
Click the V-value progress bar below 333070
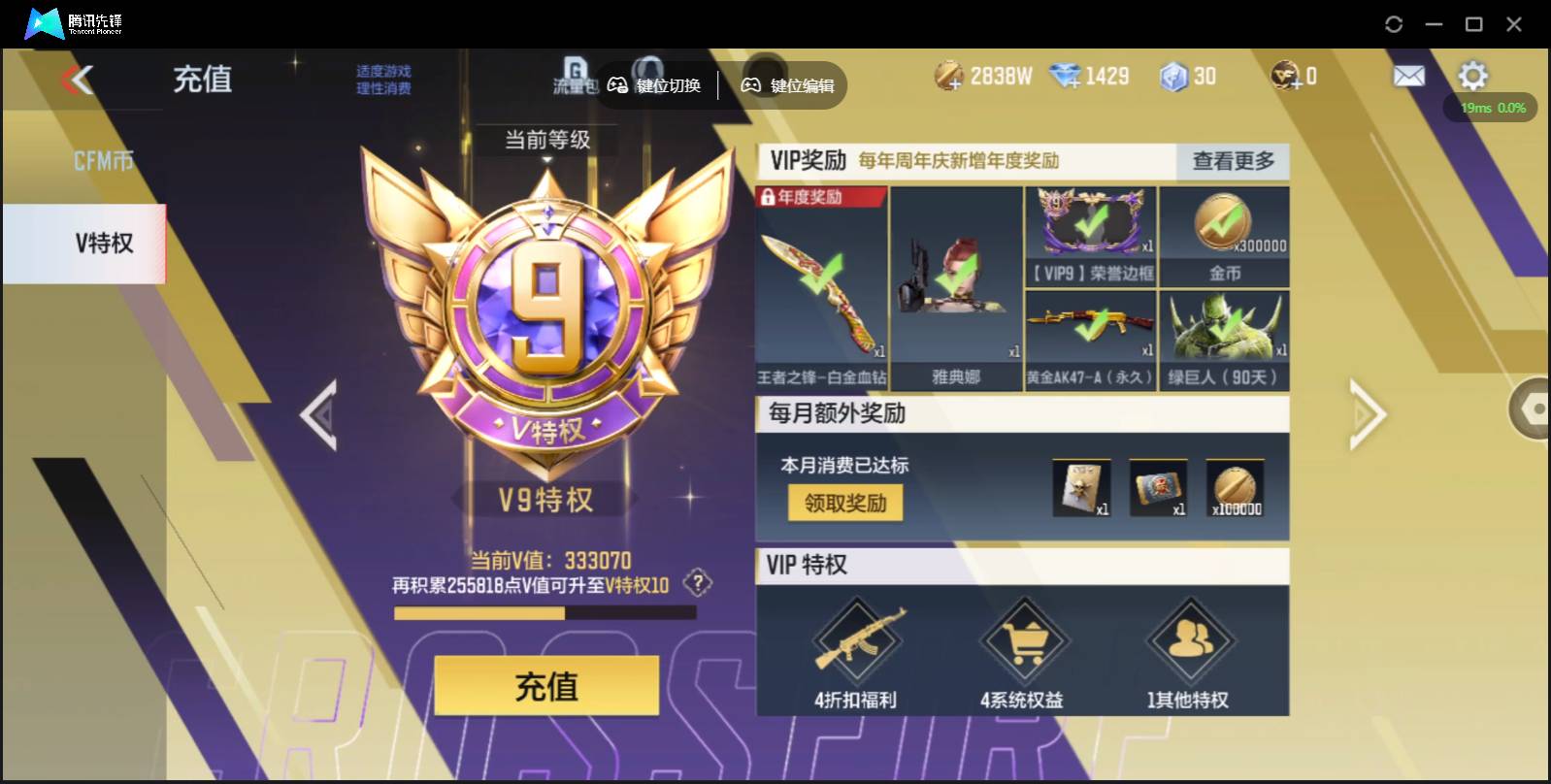coord(546,611)
